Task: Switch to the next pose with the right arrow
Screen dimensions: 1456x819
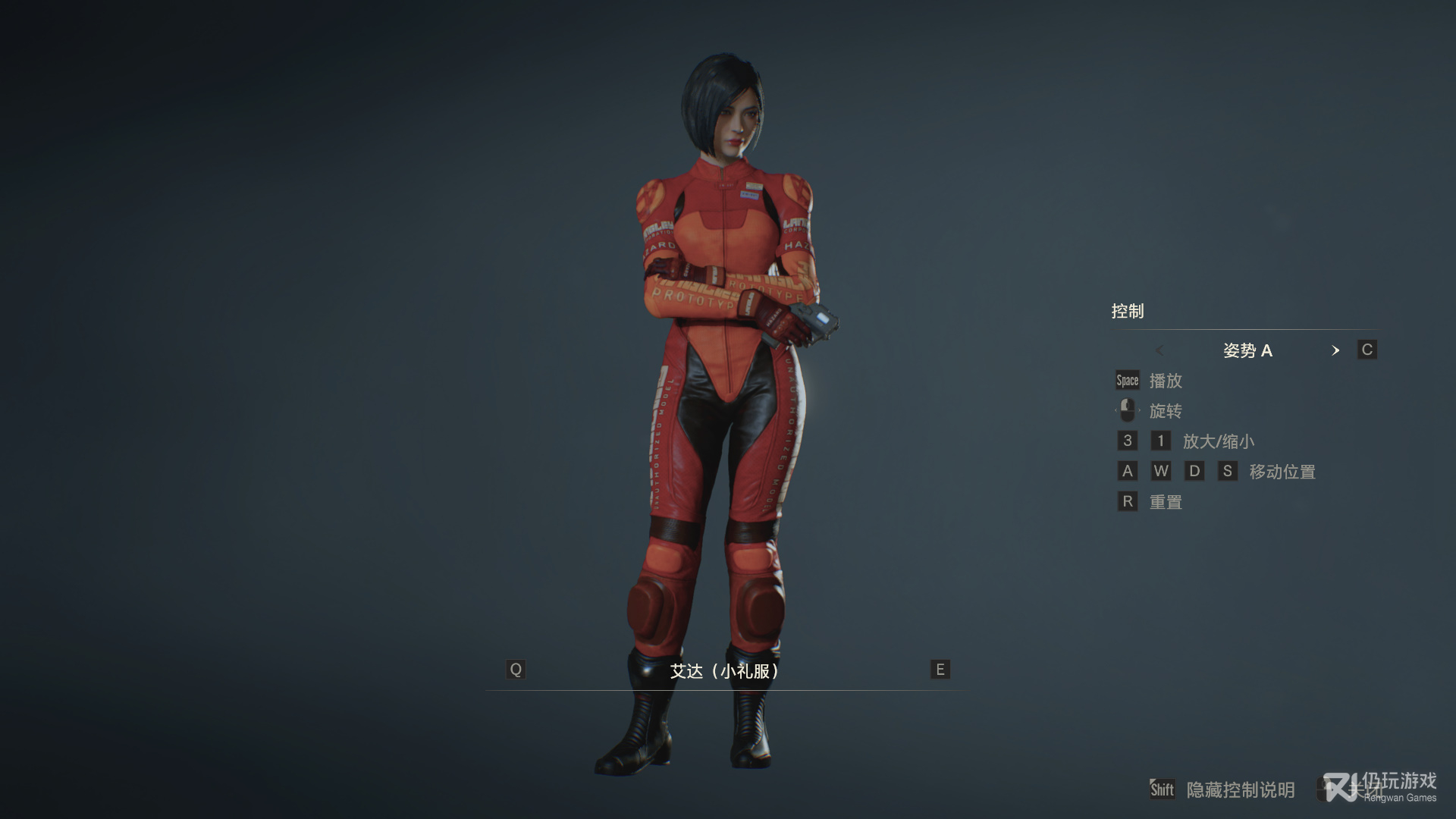Action: pyautogui.click(x=1335, y=350)
